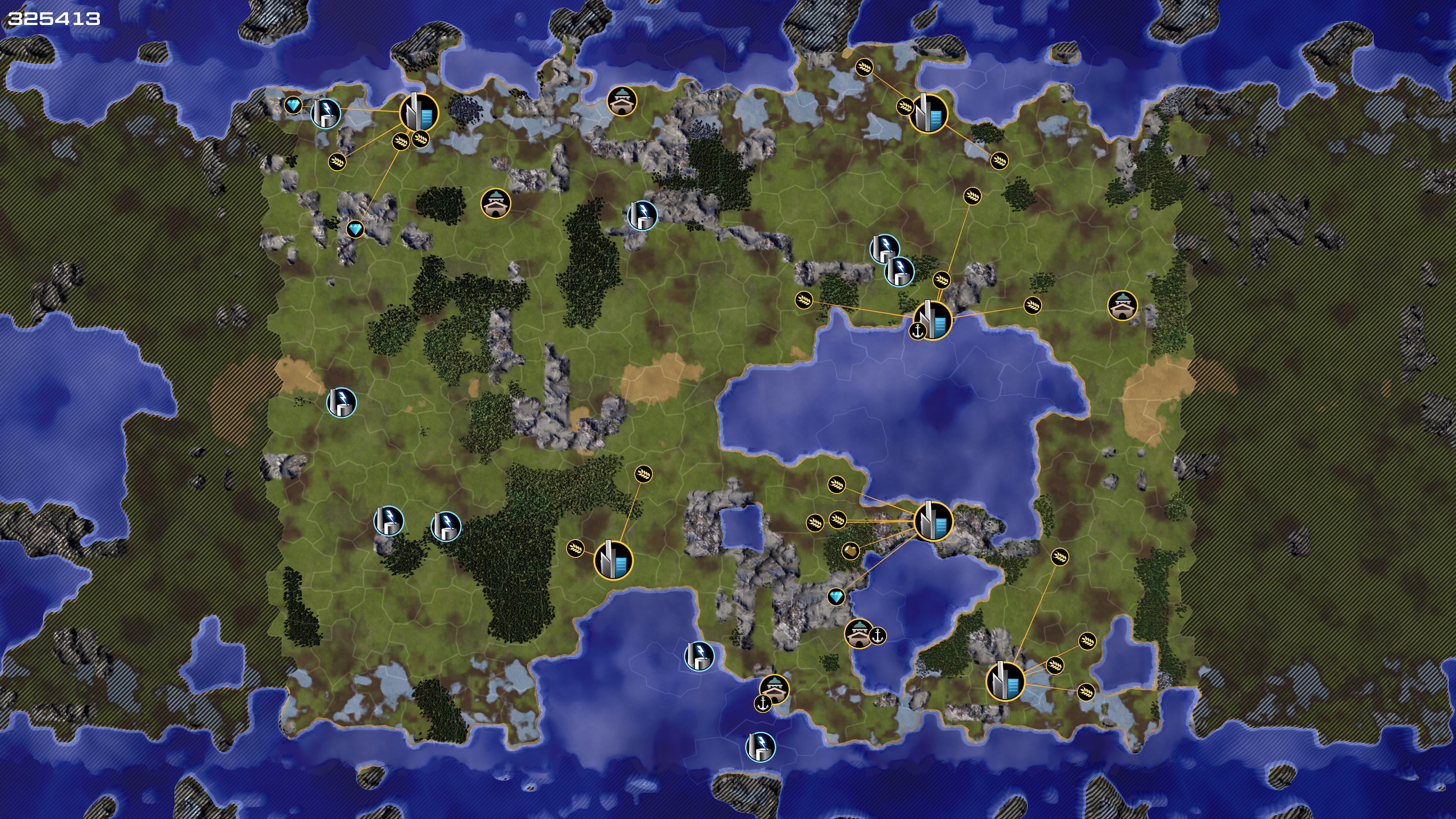Viewport: 1456px width, 819px height.
Task: Select the power plant linked to a city
Action: tap(326, 112)
